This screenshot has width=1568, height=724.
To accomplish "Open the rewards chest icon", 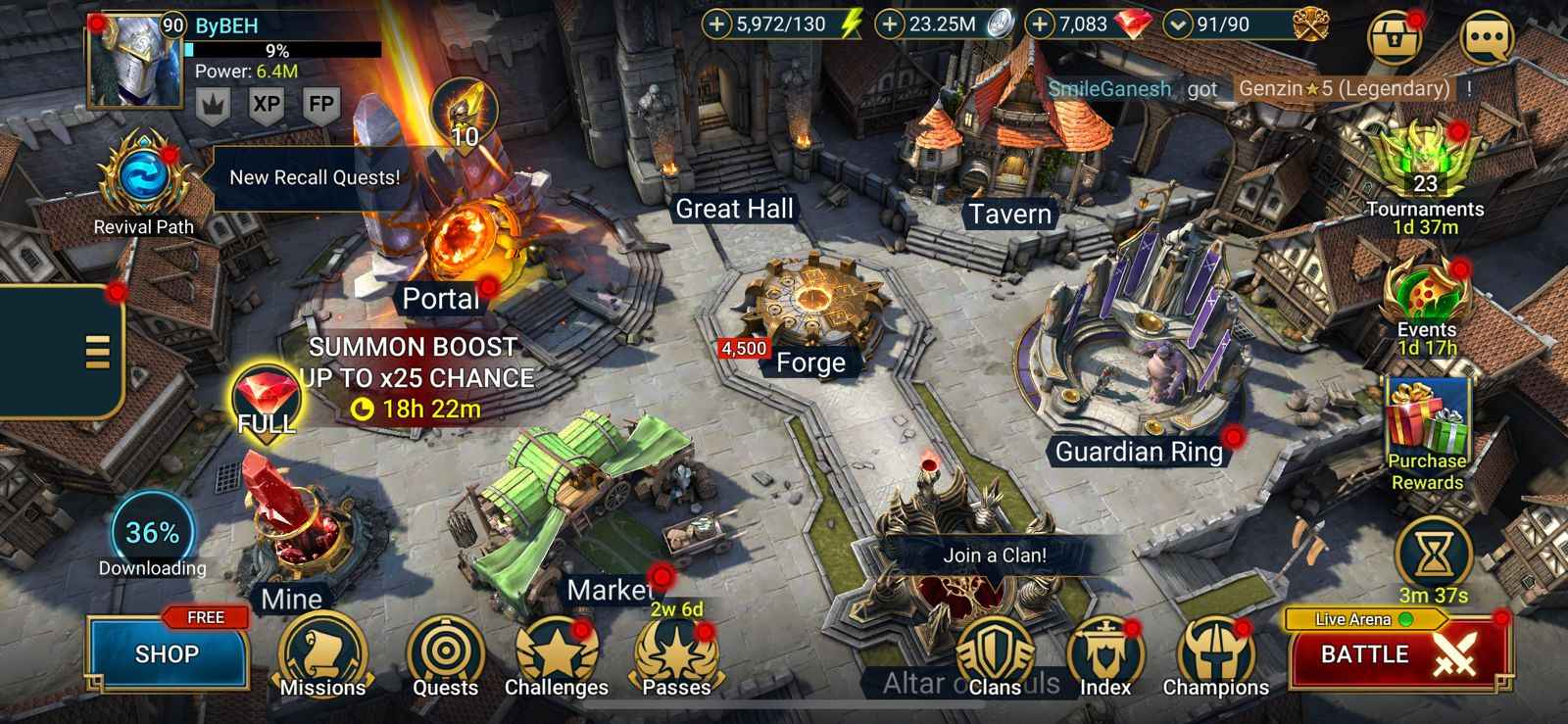I will pyautogui.click(x=1398, y=37).
